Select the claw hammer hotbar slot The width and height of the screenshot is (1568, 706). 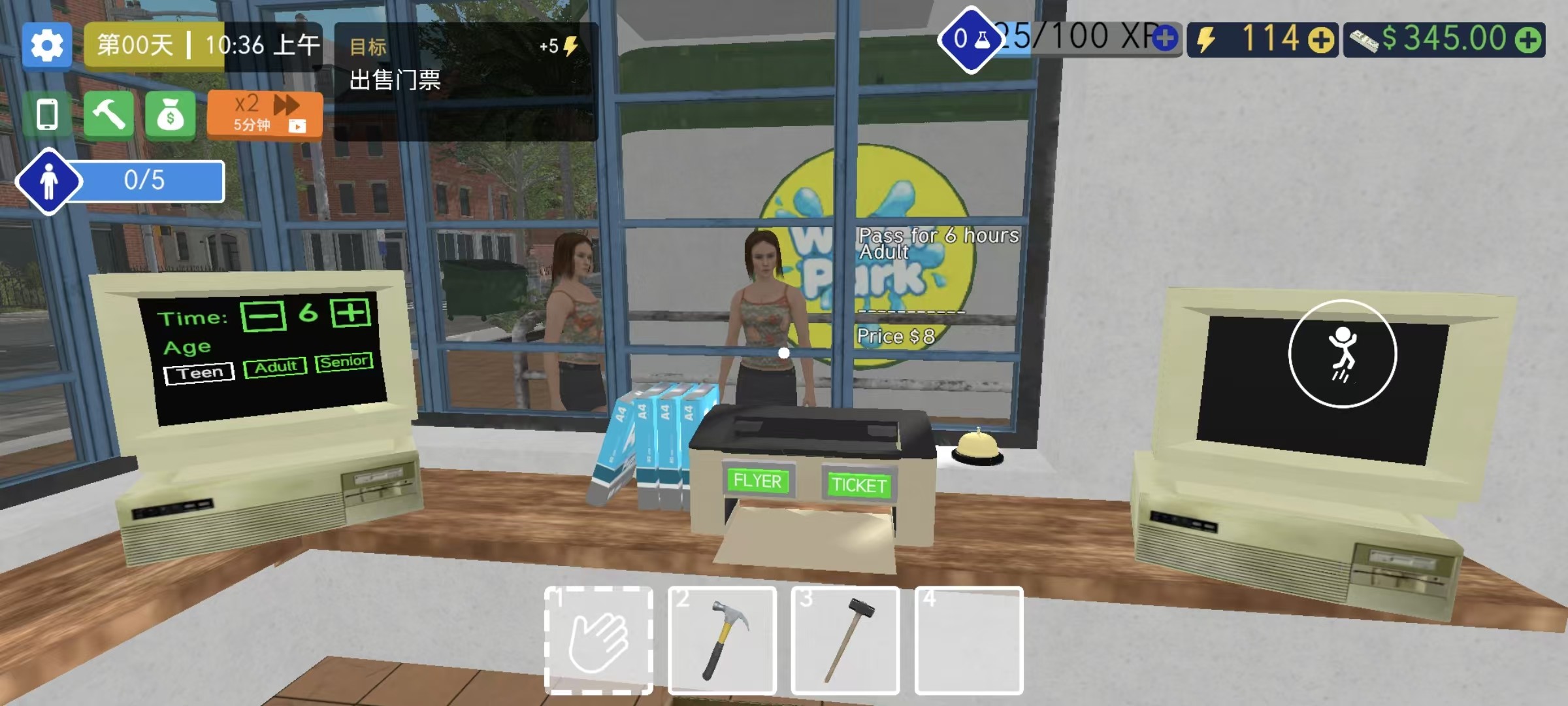tap(722, 640)
